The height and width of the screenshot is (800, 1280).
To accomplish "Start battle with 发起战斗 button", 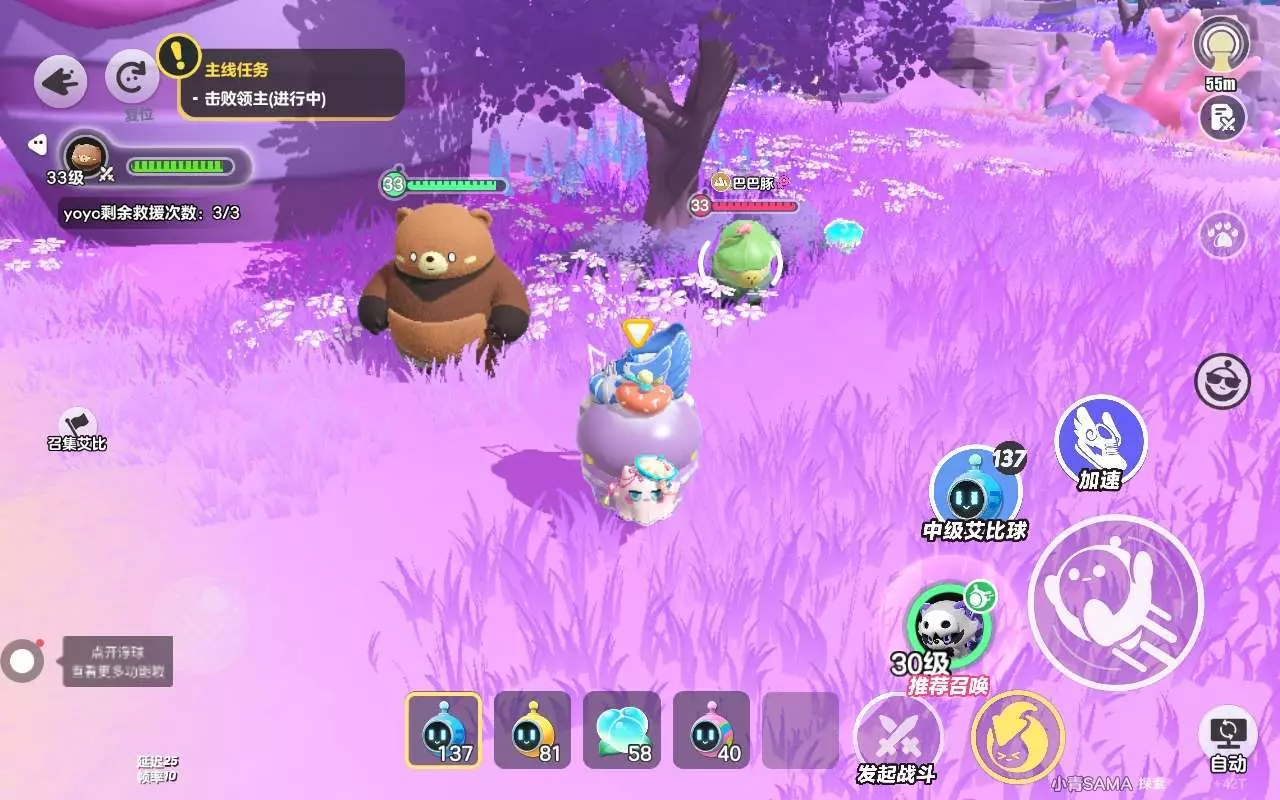I will (897, 740).
